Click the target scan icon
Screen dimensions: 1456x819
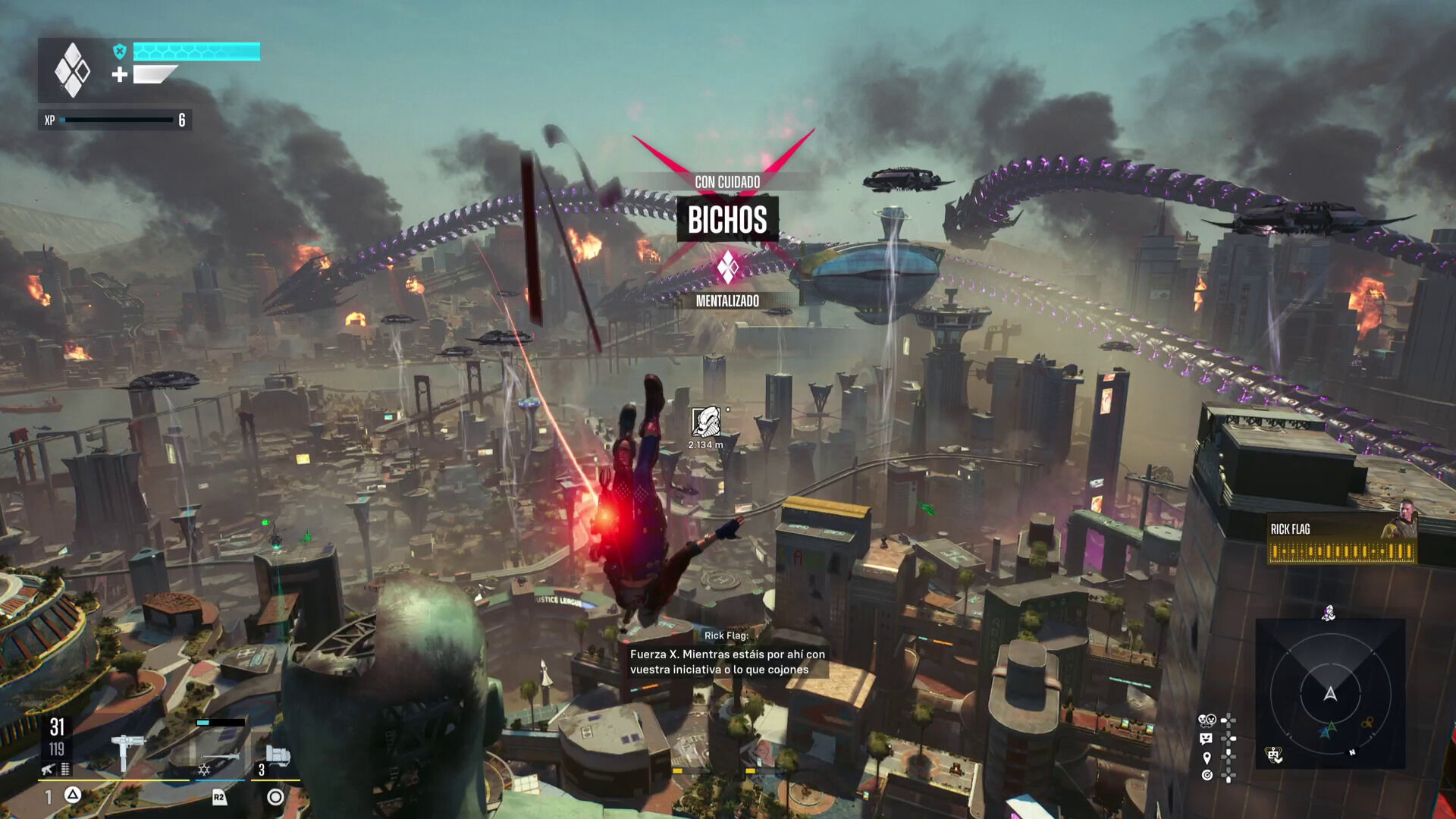tap(1207, 775)
